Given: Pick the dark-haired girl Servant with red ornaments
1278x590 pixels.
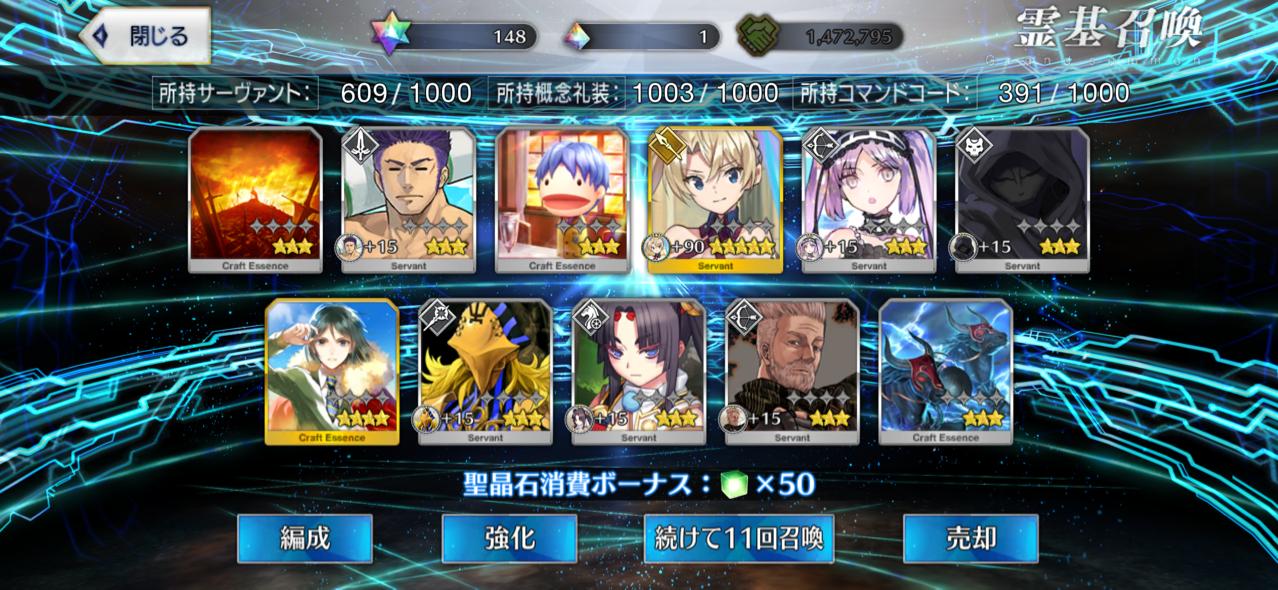Looking at the screenshot, I should (639, 371).
